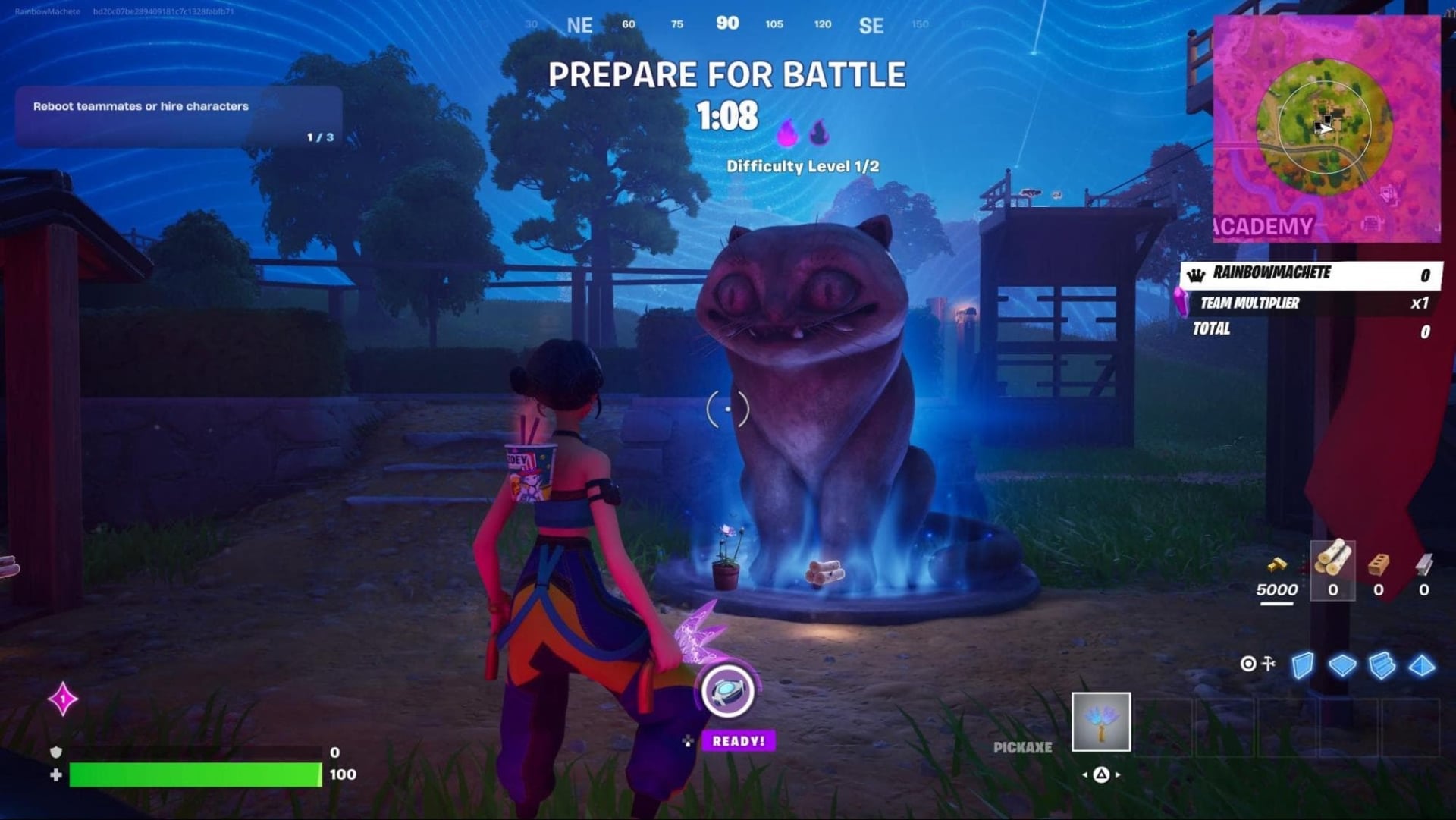The height and width of the screenshot is (820, 1456).
Task: Select the stairs build piece icon
Action: coord(1382,664)
